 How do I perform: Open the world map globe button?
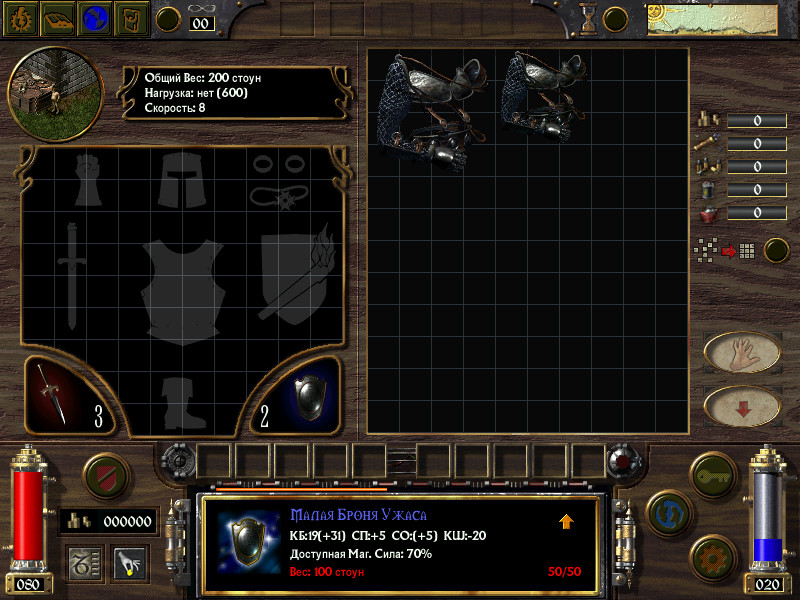click(x=95, y=17)
